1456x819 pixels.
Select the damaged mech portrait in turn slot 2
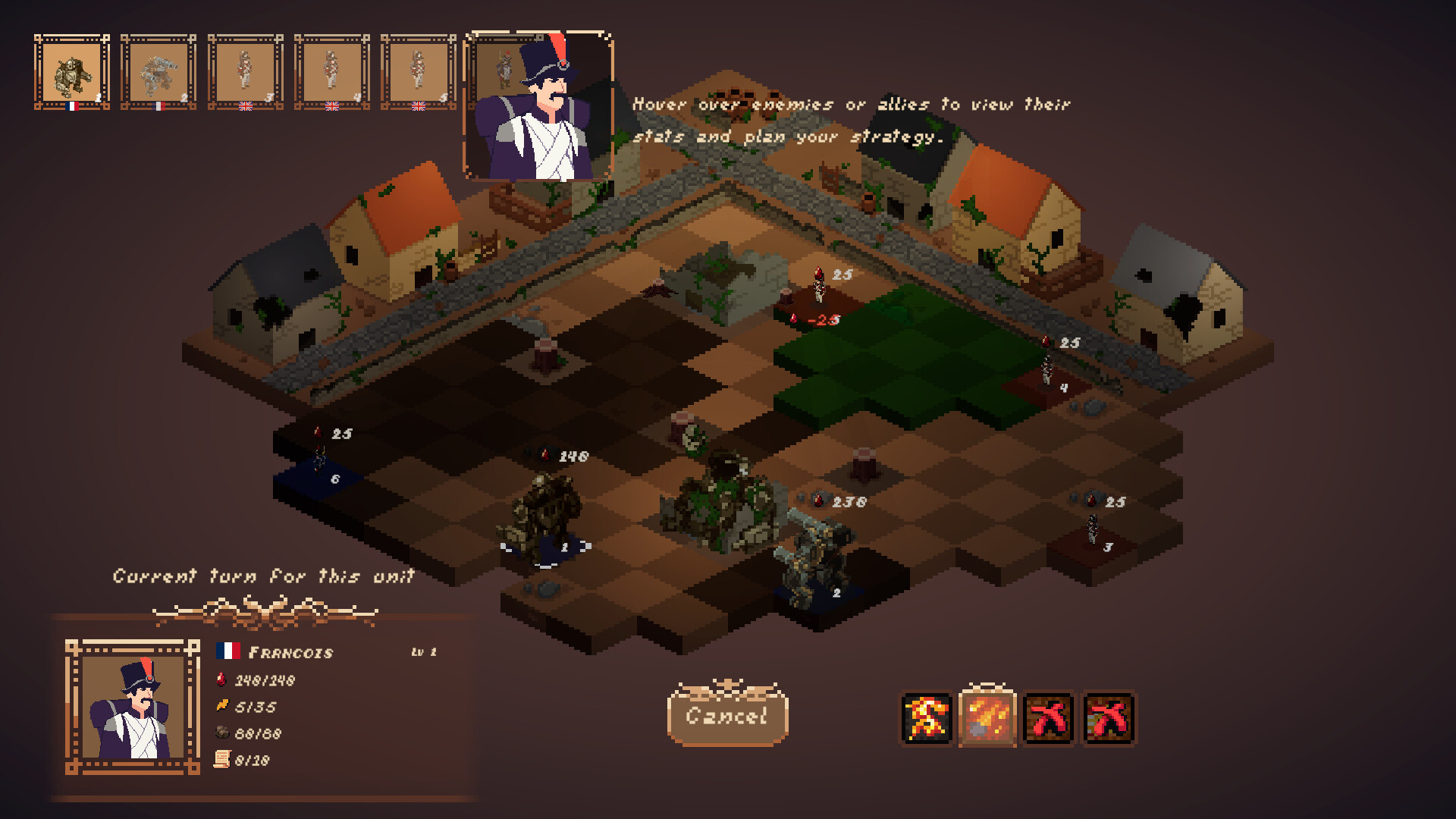159,72
